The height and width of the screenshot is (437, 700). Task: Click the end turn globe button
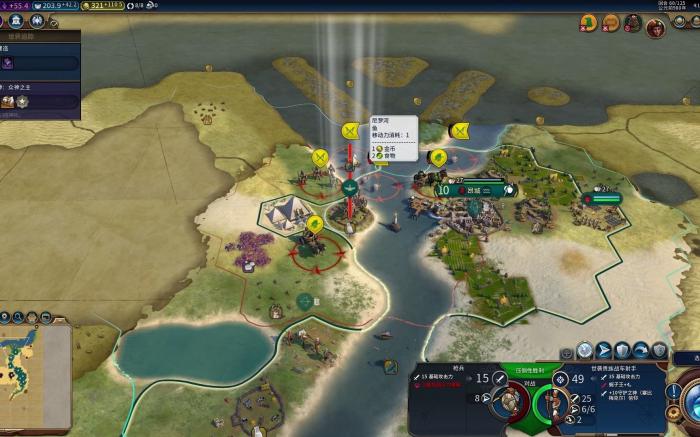point(689,398)
